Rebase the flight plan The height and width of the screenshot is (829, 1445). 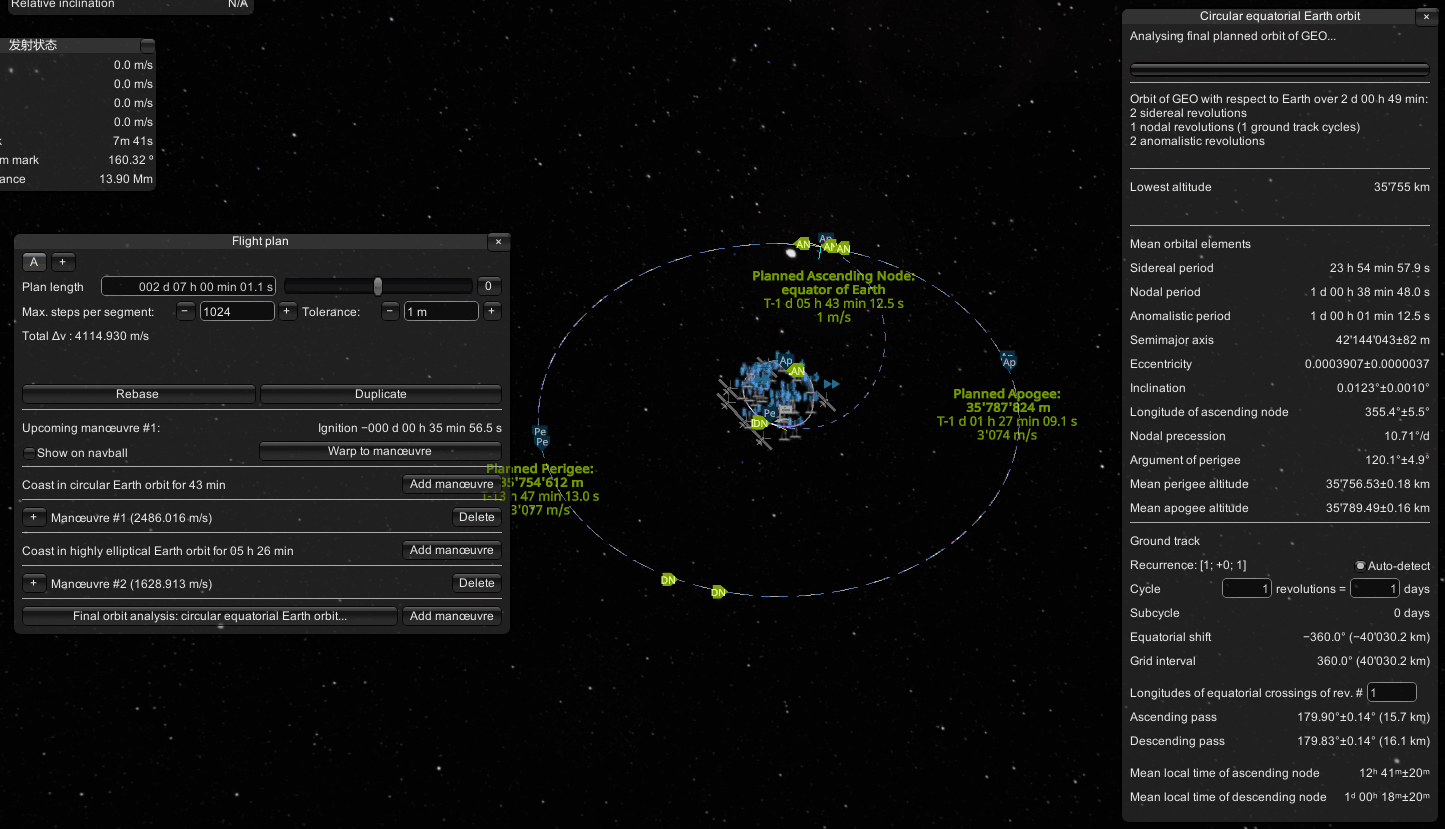(x=138, y=394)
